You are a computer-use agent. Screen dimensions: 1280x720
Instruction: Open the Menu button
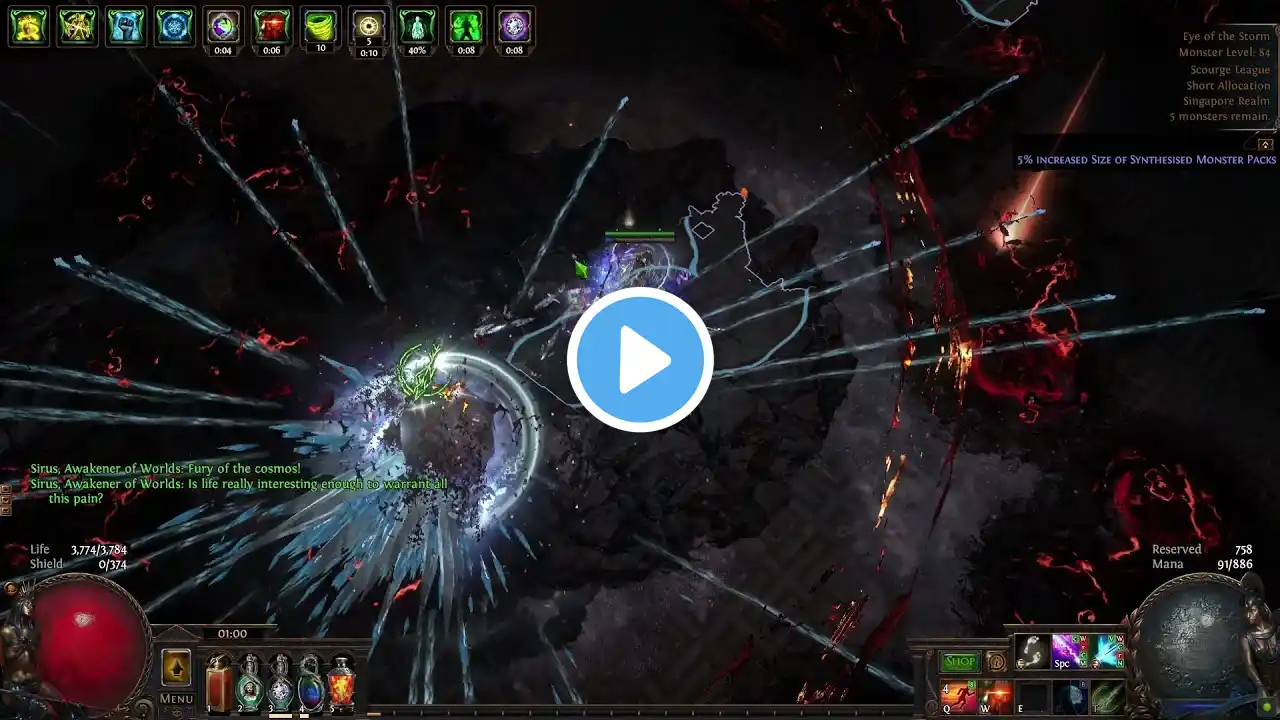[176, 699]
